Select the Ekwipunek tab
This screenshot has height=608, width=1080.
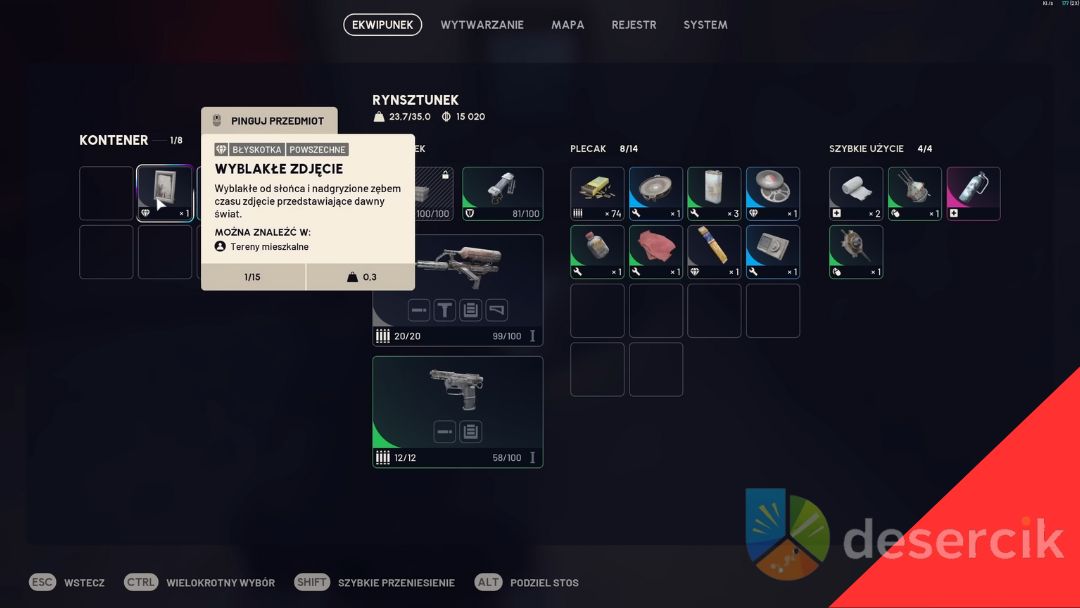[383, 25]
